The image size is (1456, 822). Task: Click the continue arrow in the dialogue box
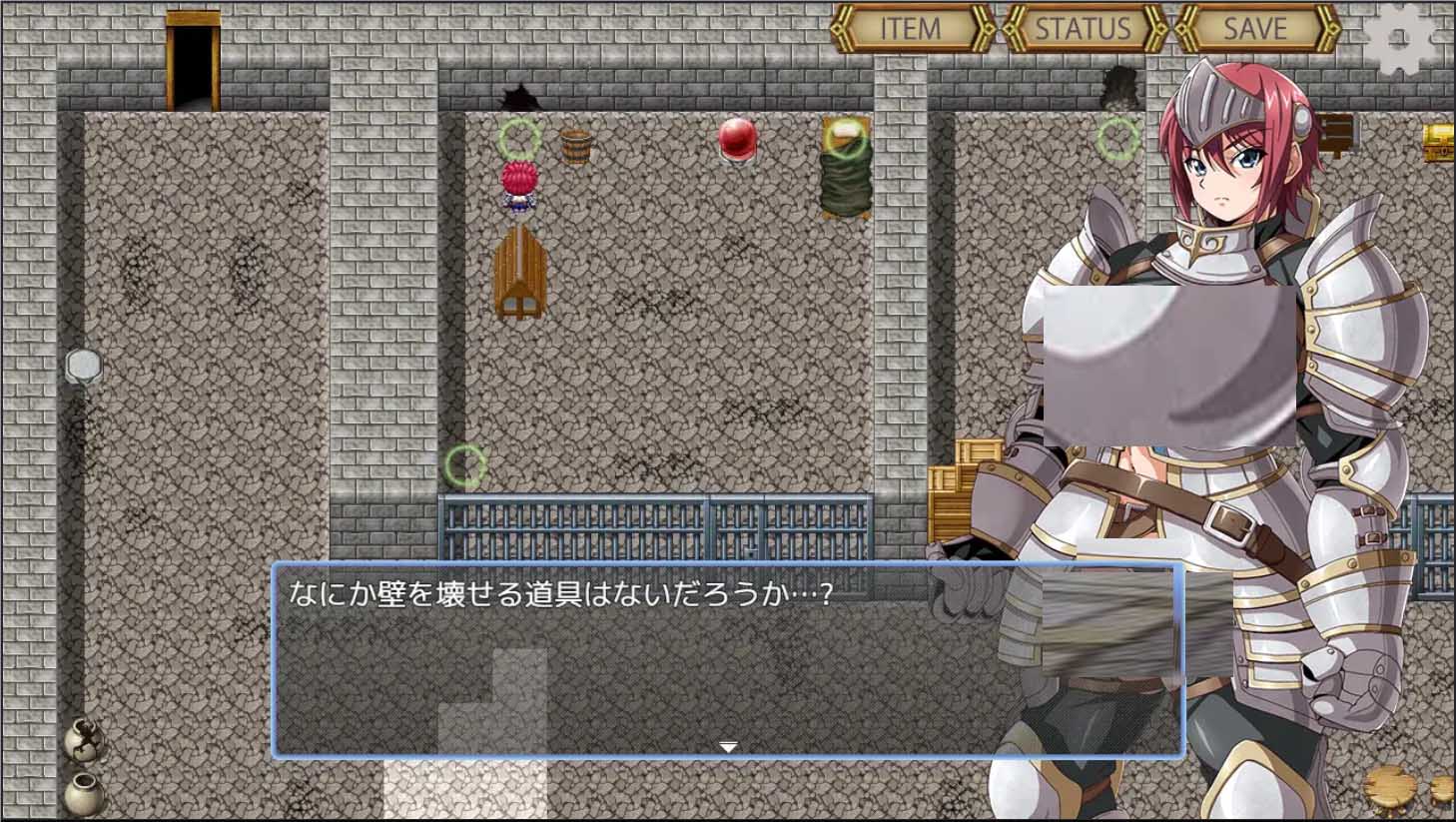click(728, 745)
